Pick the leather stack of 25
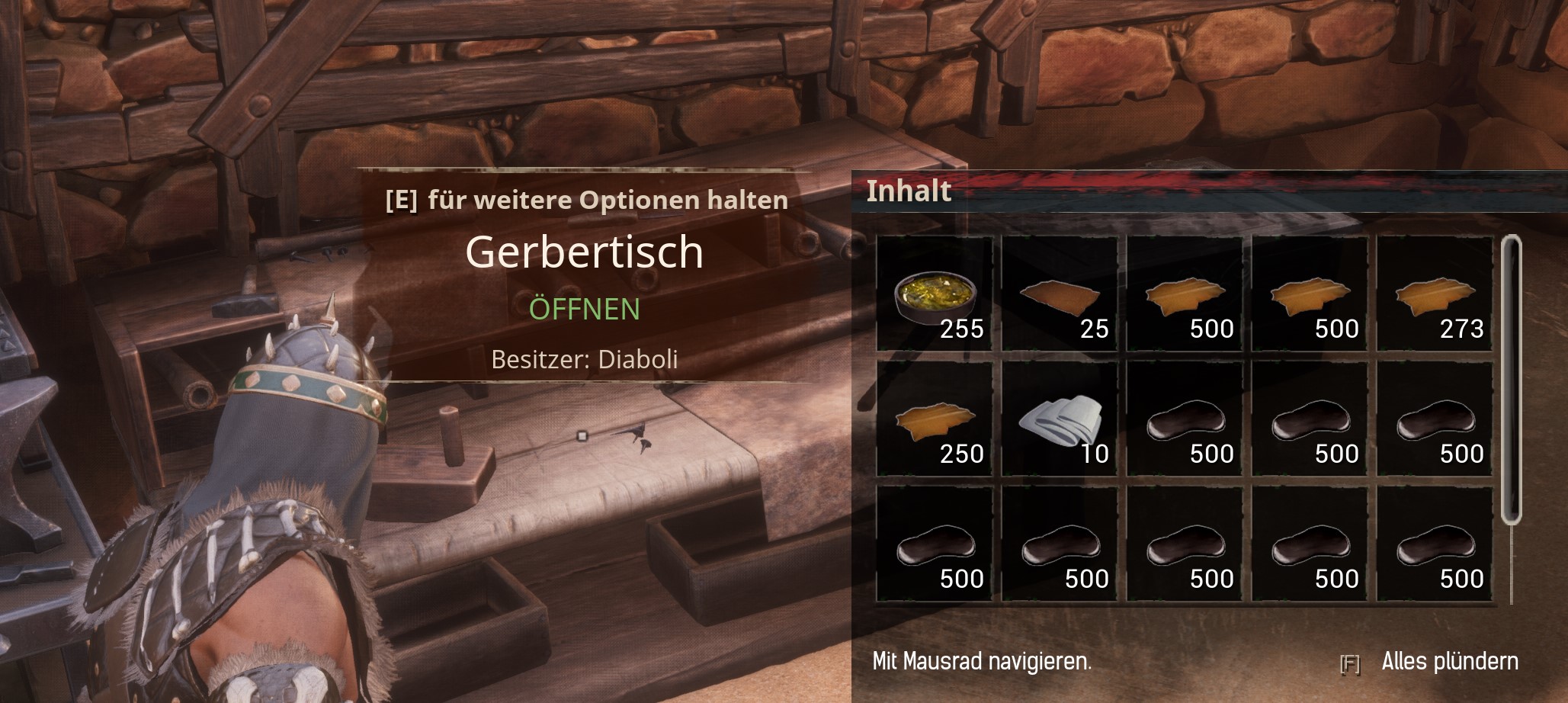 pos(1060,294)
